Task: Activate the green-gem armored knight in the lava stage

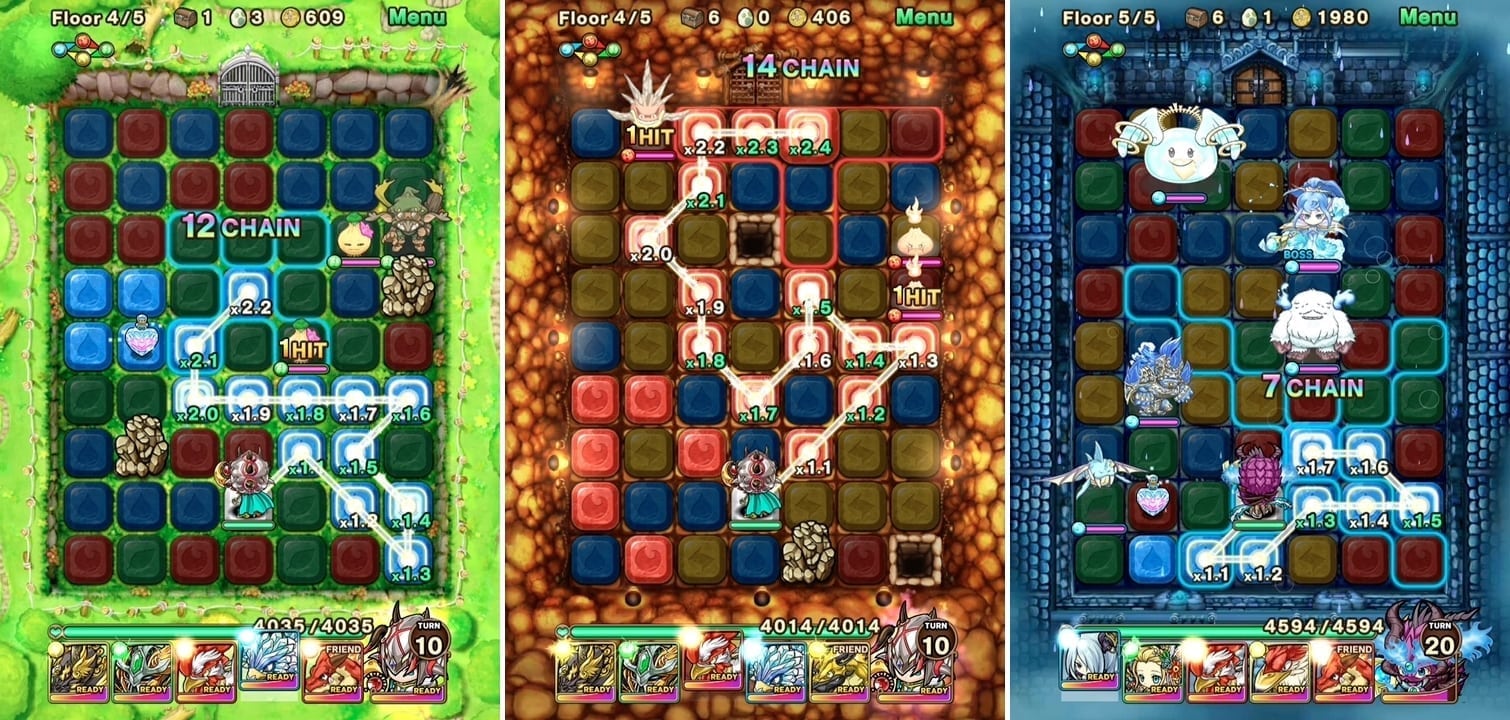Action: pyautogui.click(x=646, y=670)
